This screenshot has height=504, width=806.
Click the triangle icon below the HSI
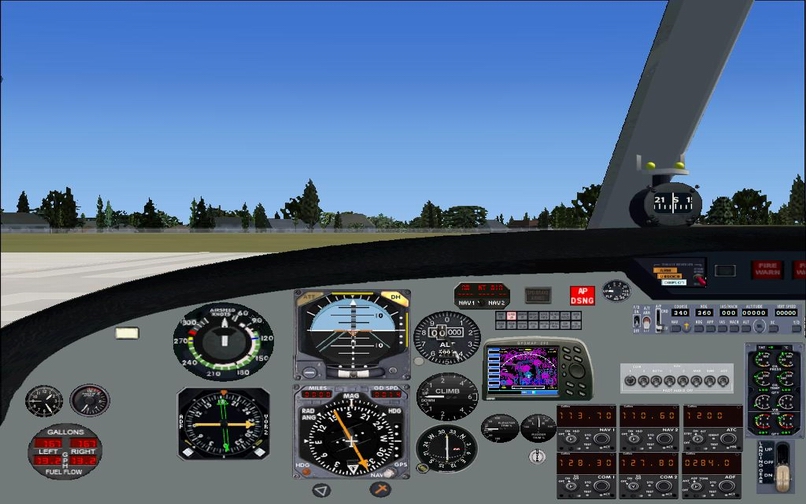[x=321, y=490]
